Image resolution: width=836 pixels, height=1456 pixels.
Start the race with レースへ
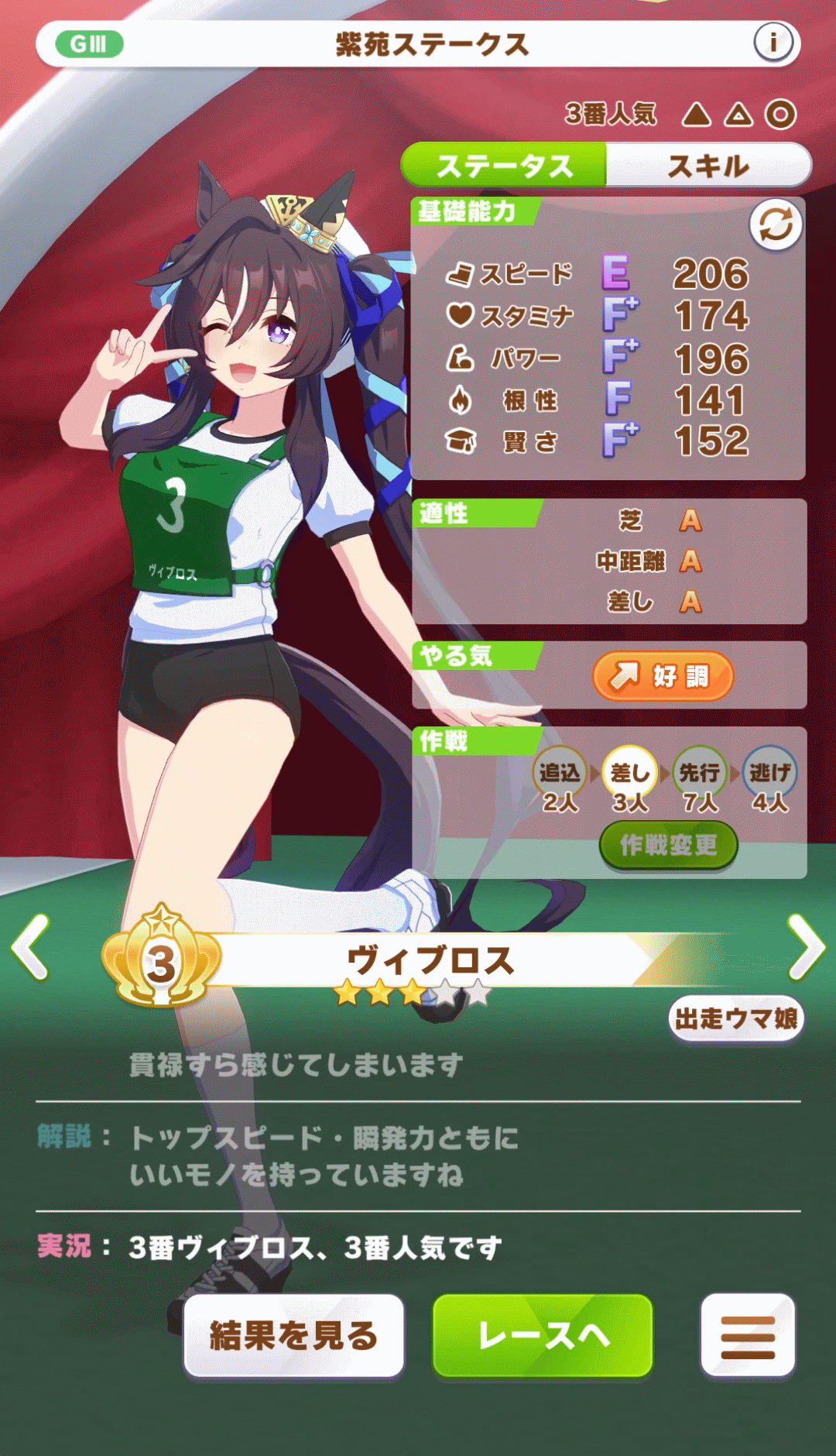click(x=543, y=1336)
